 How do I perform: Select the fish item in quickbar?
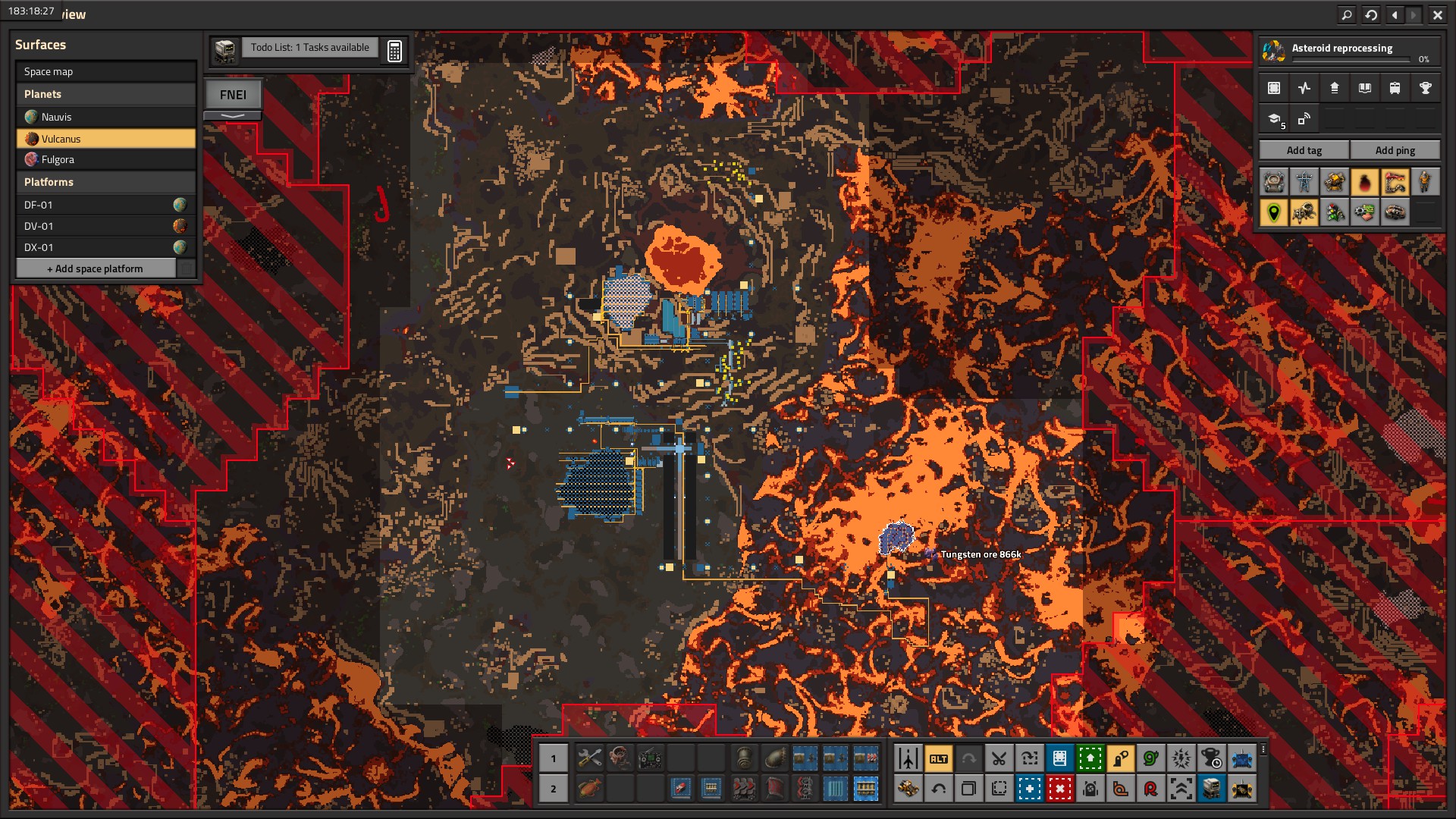[x=589, y=789]
